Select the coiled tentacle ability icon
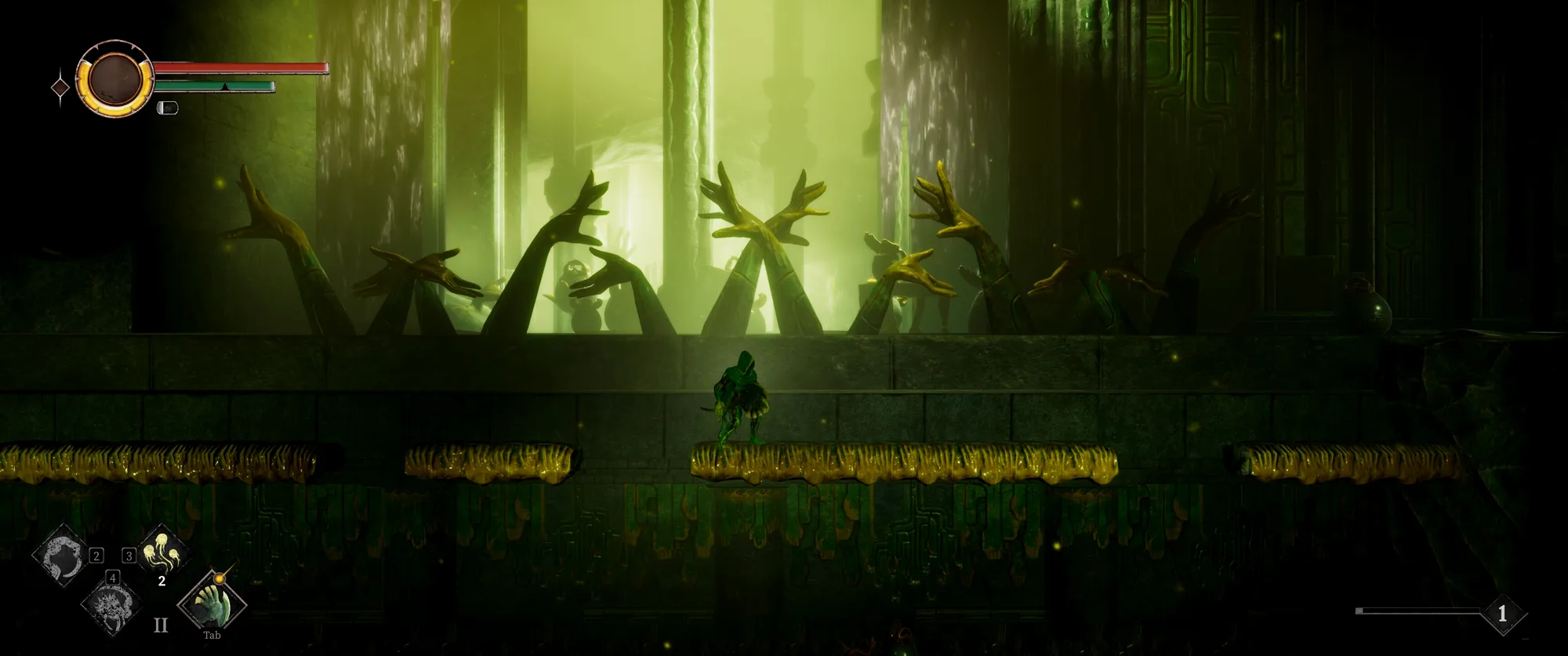Screen dimensions: 1568x656 coord(61,556)
